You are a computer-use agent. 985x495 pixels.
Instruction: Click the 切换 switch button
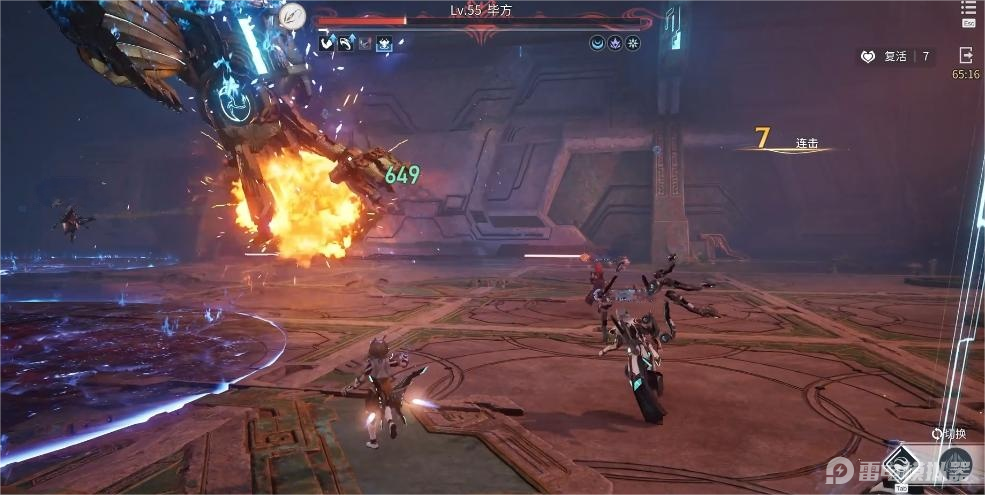coord(951,434)
